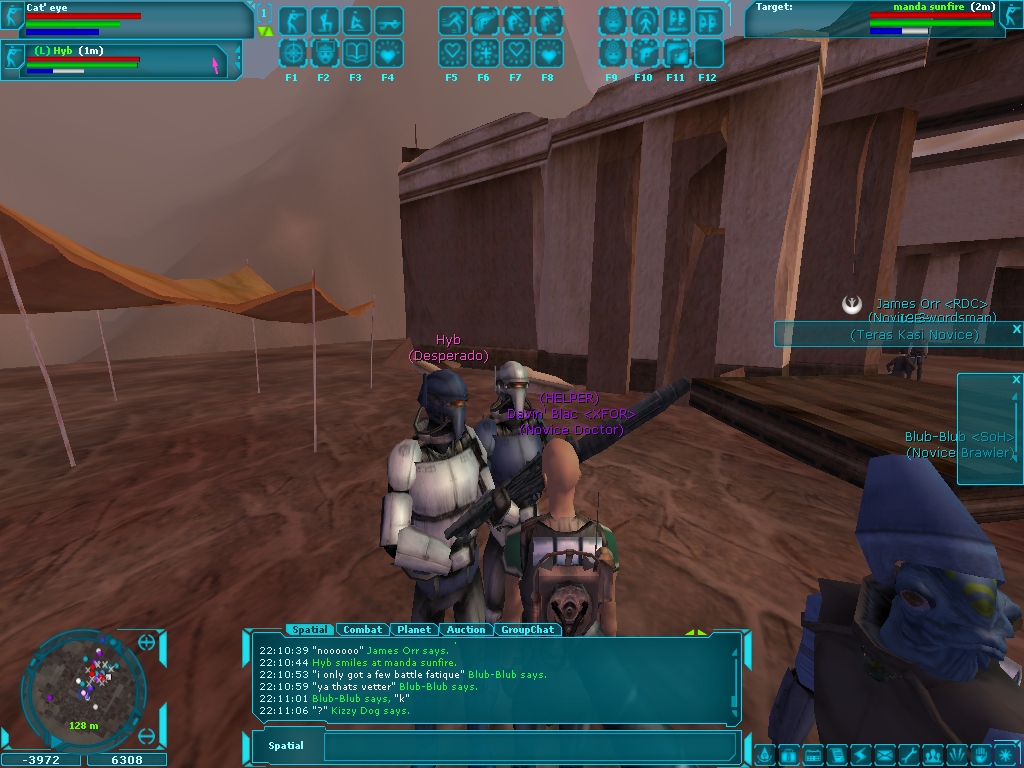Switch to the Spatial chat tab
Screen dimensions: 1024x768
point(309,630)
